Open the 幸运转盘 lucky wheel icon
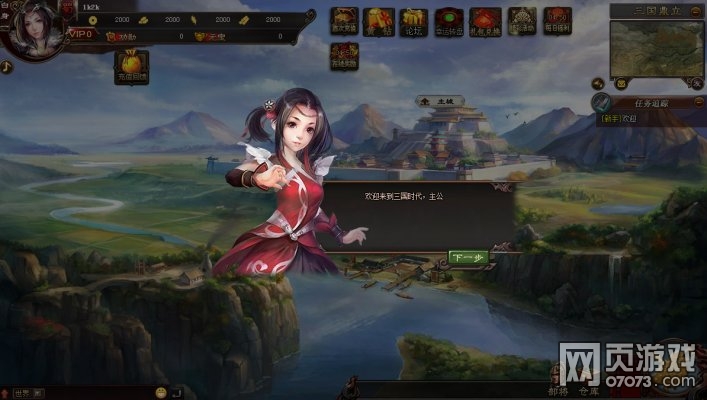This screenshot has width=707, height=400. click(448, 21)
